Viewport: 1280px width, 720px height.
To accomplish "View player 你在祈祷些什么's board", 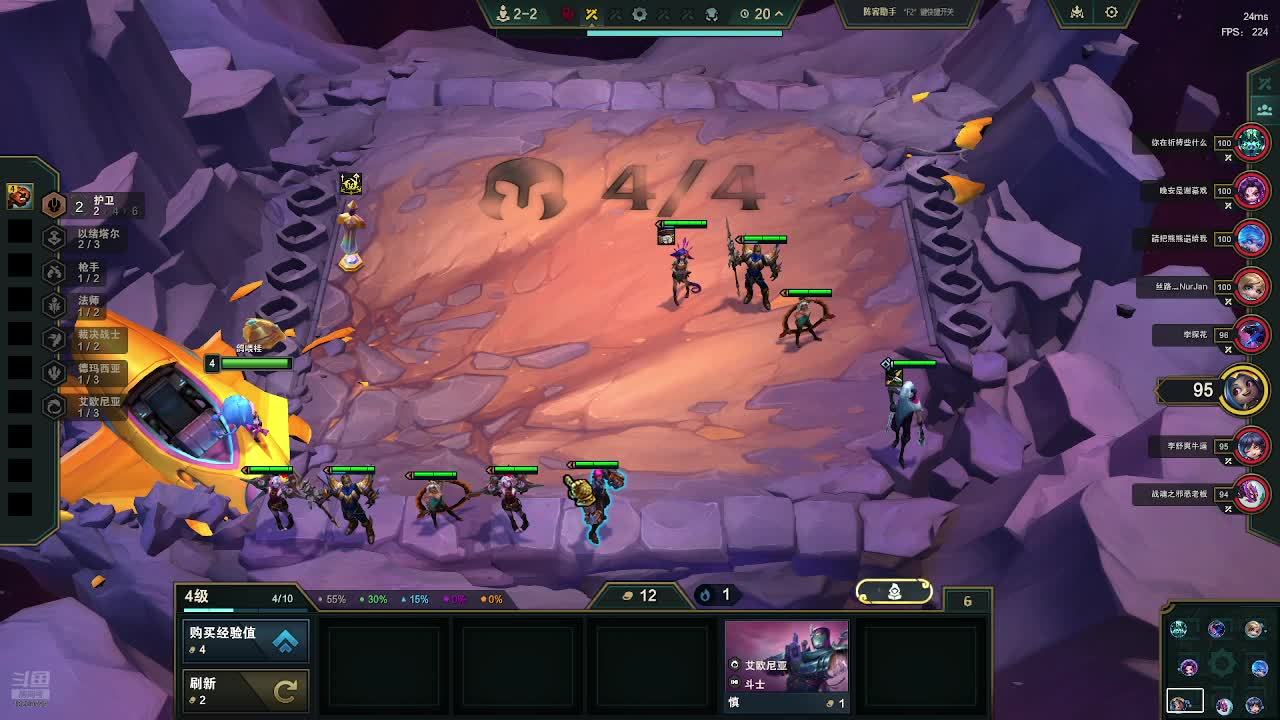I will [1251, 143].
